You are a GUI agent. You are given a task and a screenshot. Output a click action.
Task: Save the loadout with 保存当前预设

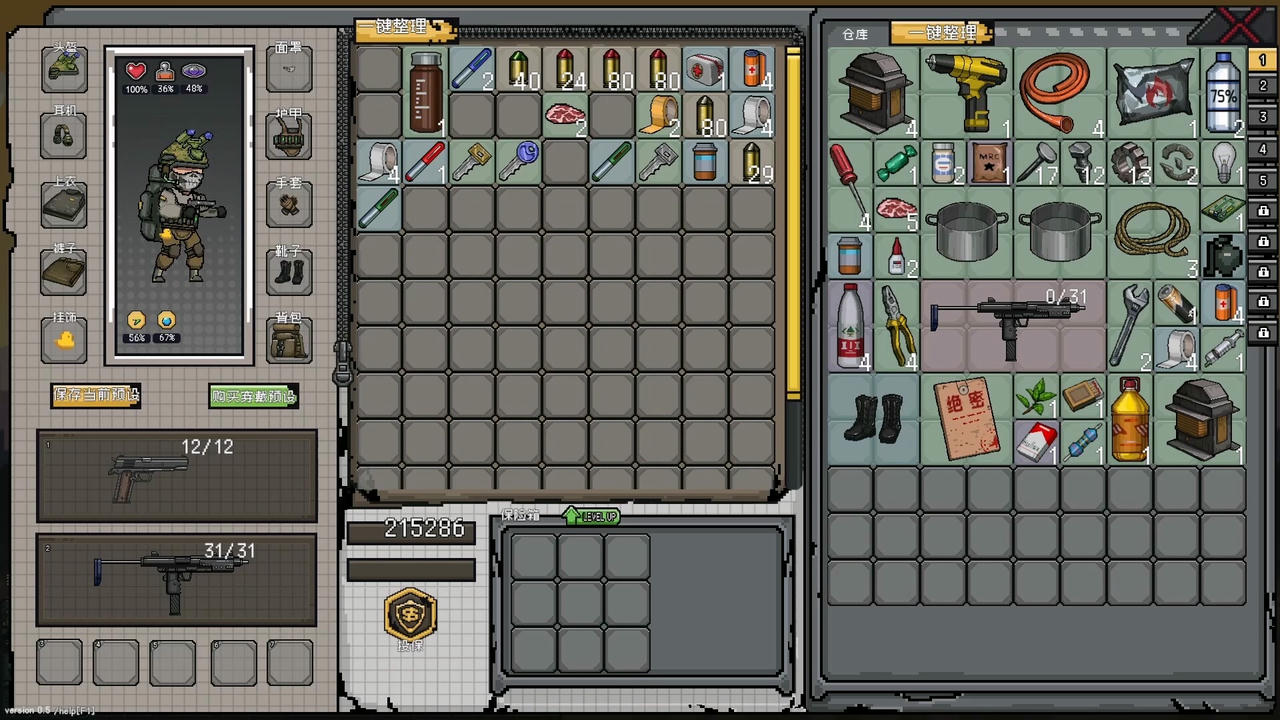tap(96, 395)
